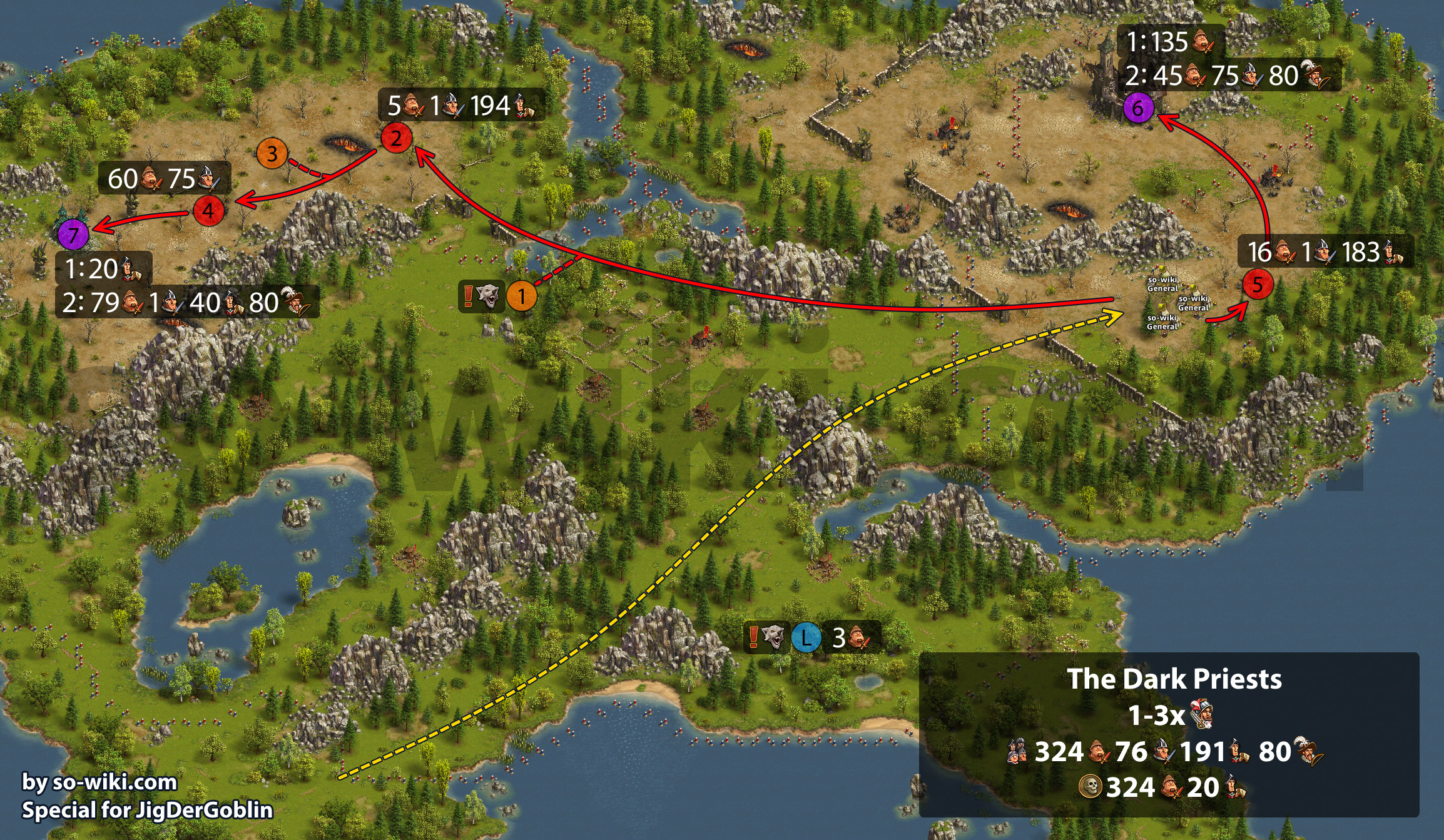Select the purple leader marker numbered 6
This screenshot has height=840, width=1444.
[1138, 108]
